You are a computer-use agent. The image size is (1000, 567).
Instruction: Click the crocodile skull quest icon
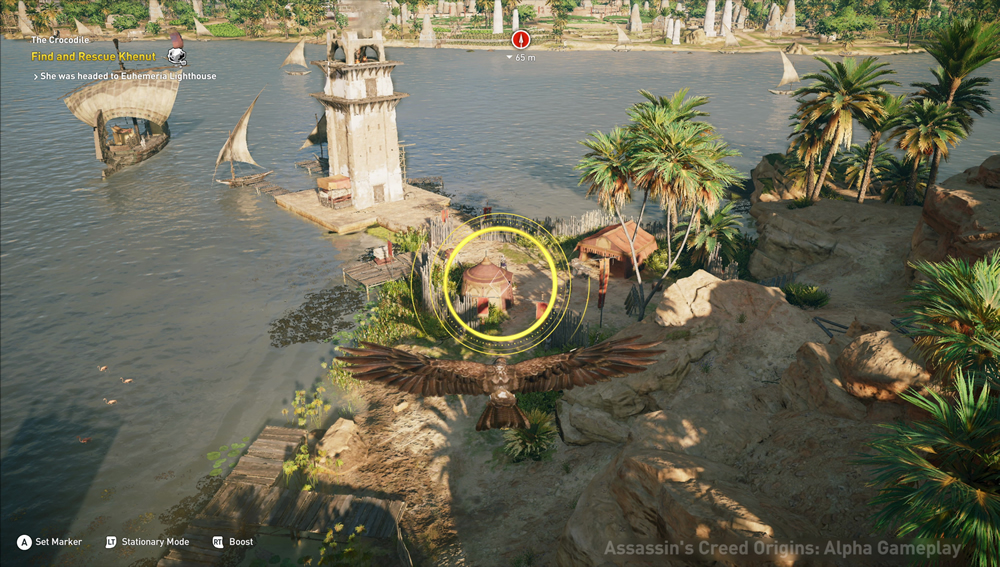click(x=176, y=57)
